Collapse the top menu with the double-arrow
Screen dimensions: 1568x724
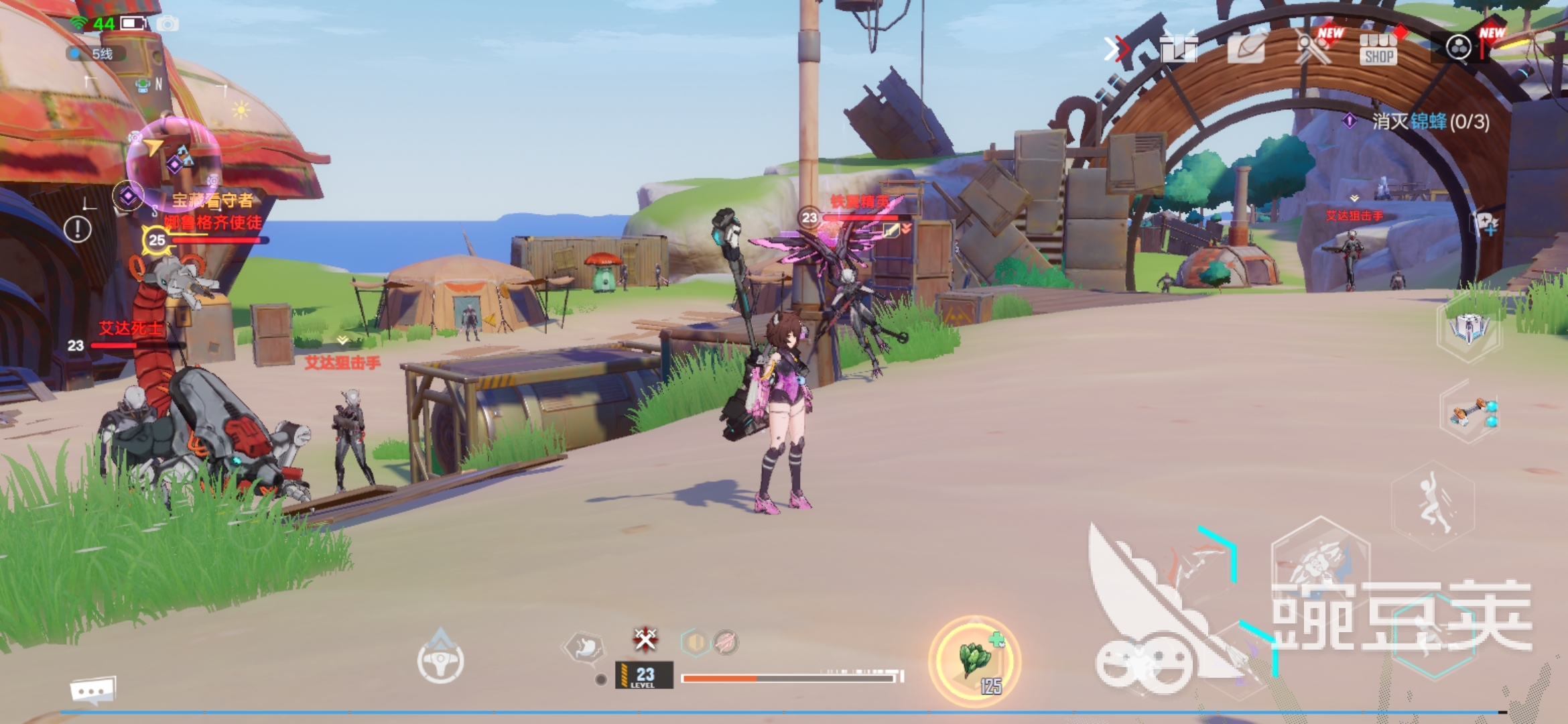coord(1114,48)
